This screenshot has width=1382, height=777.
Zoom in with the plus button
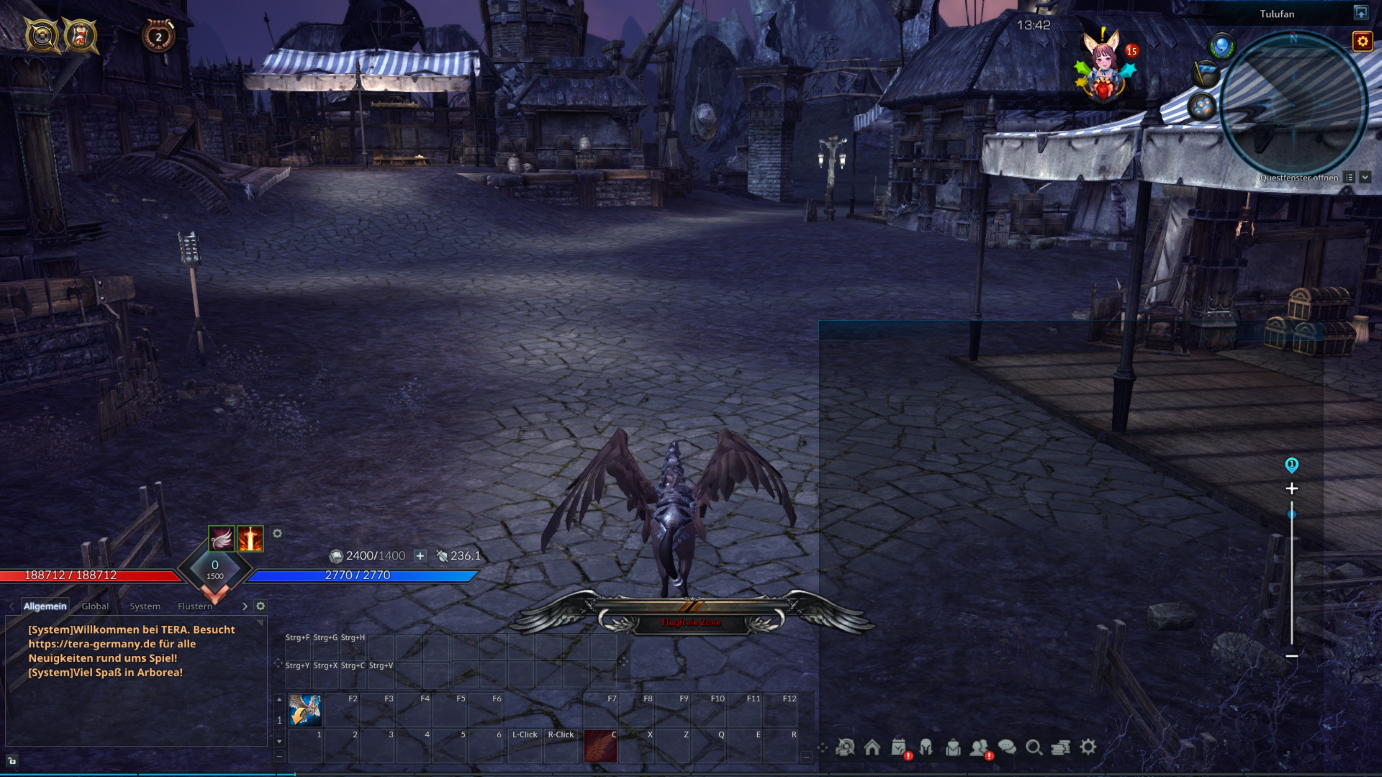tap(1292, 489)
